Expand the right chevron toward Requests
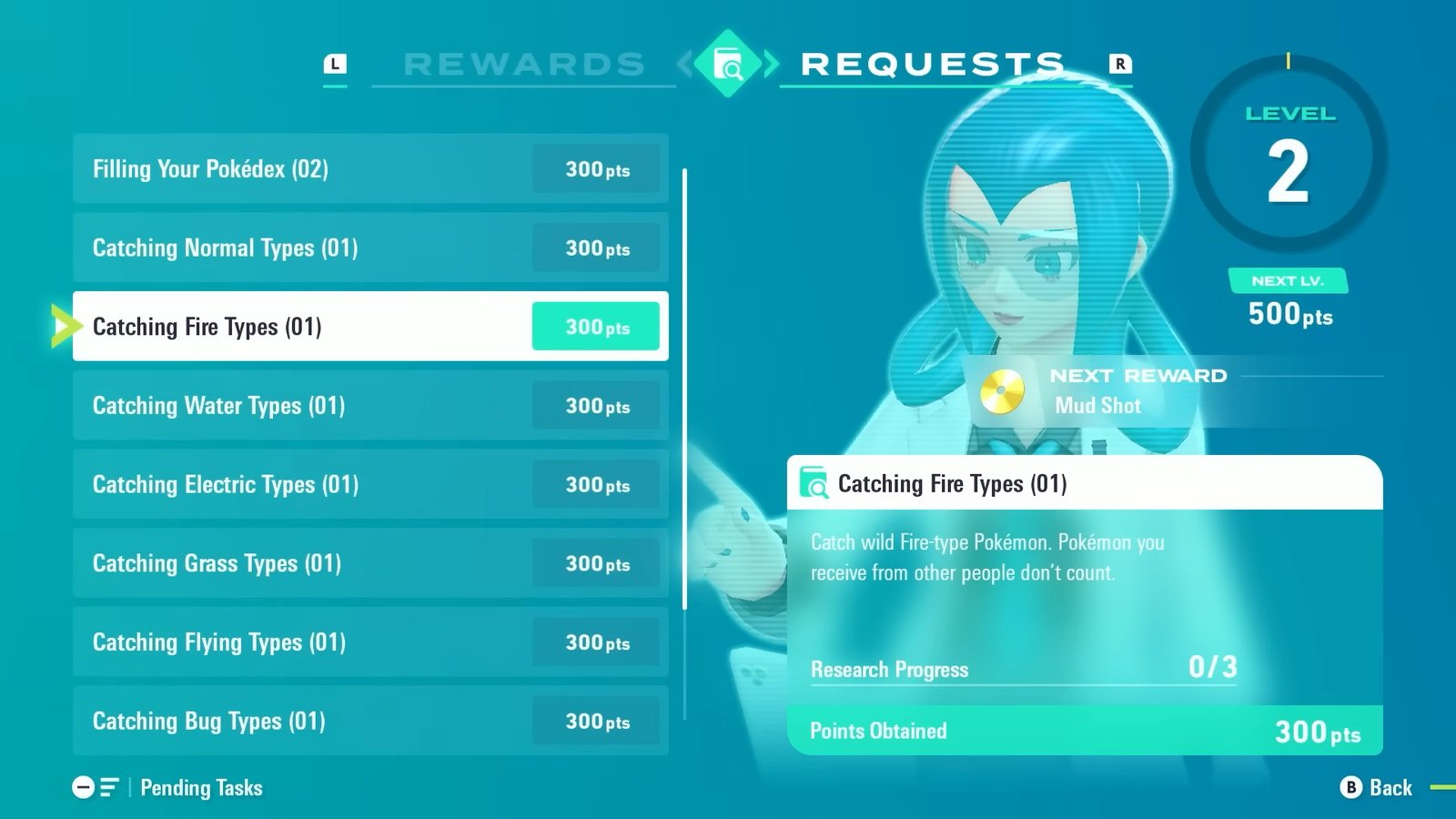Screen dimensions: 1456x819 770,62
